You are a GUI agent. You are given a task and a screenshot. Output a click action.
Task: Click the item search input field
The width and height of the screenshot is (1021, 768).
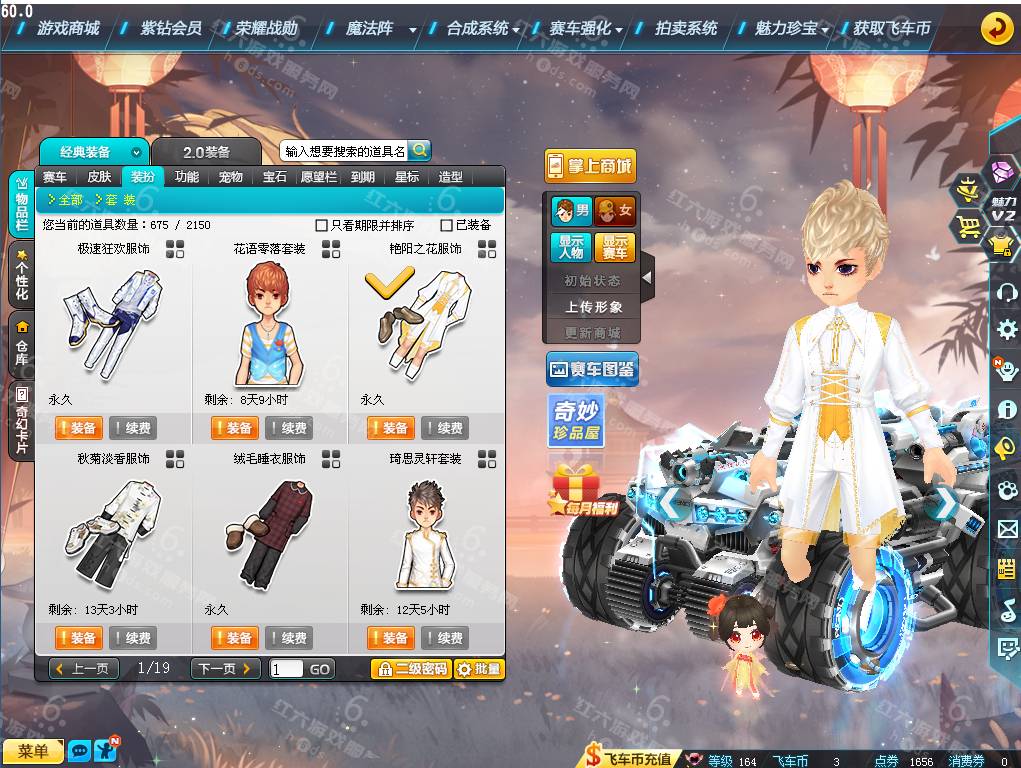pos(344,151)
